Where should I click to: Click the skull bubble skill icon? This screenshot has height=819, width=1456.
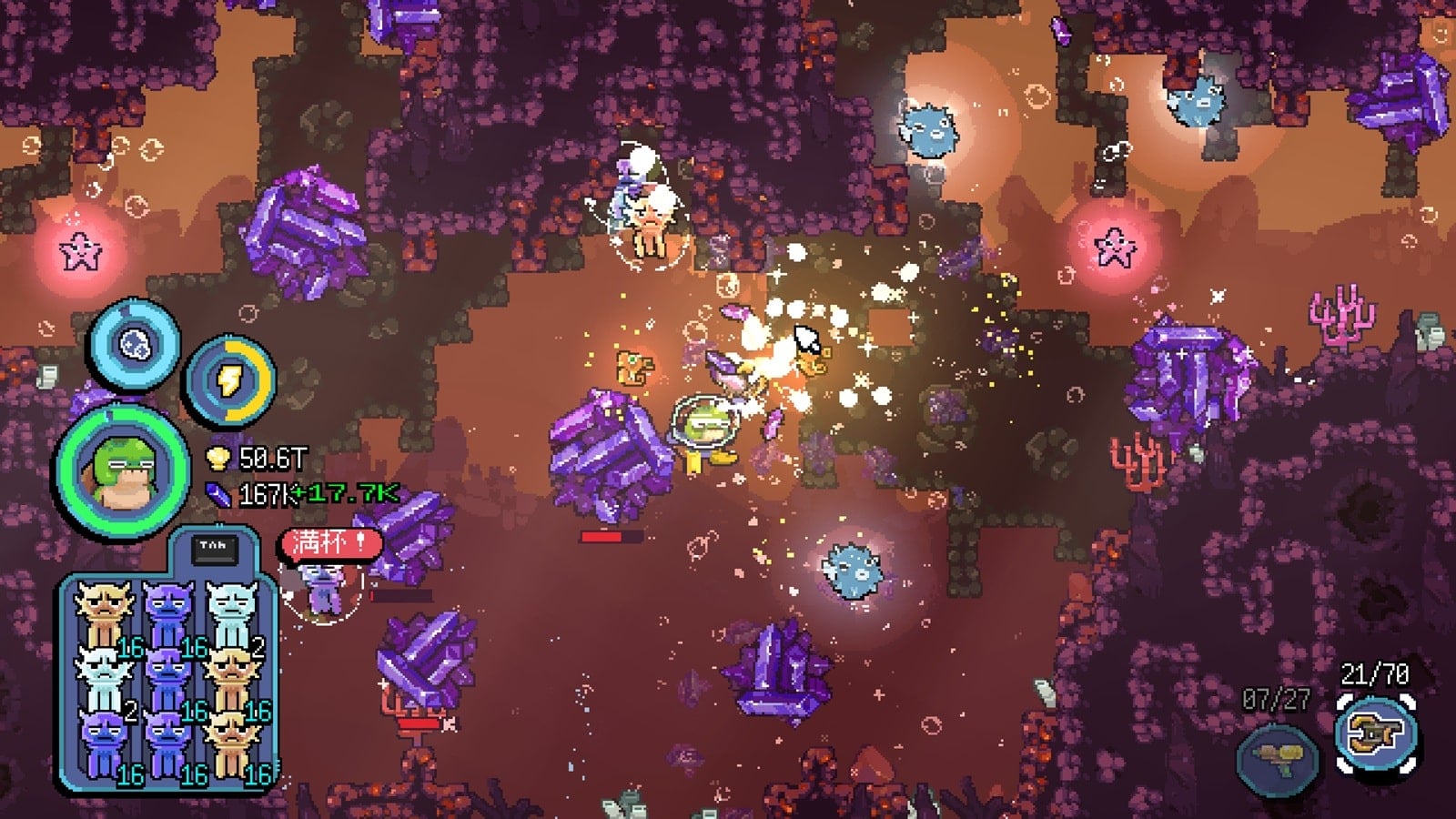click(x=135, y=345)
